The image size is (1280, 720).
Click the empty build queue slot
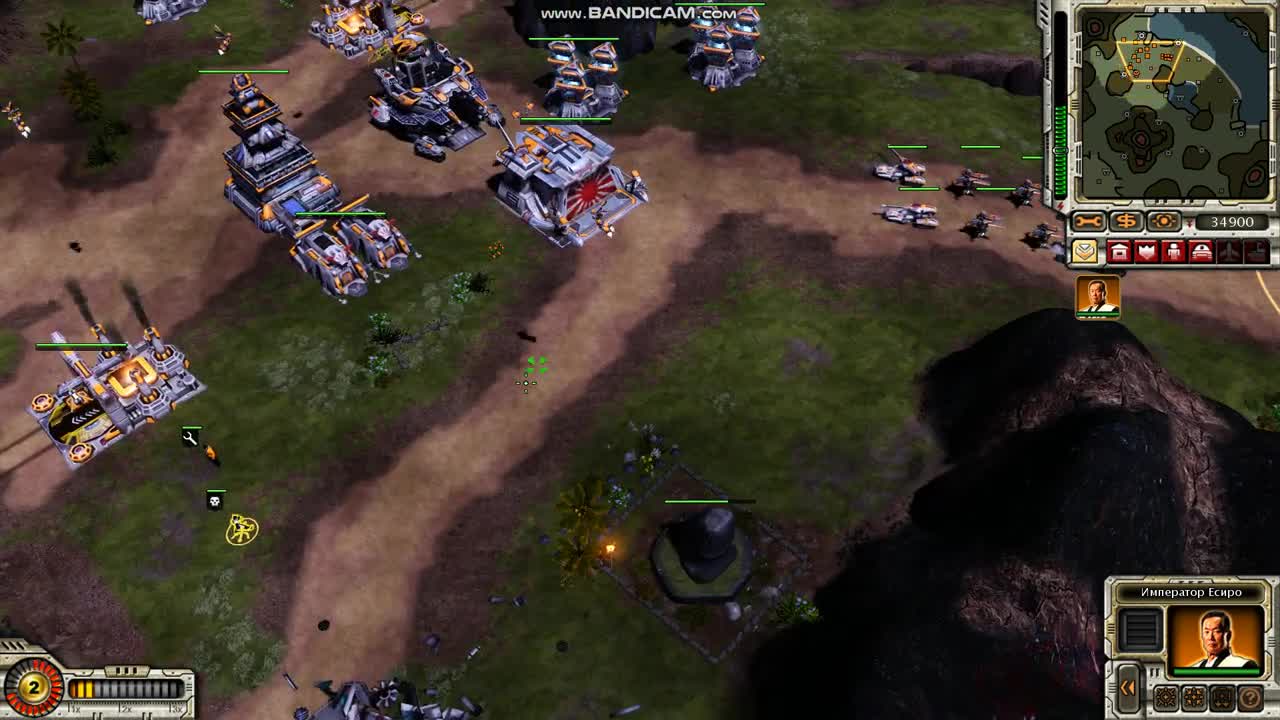pyautogui.click(x=1140, y=630)
